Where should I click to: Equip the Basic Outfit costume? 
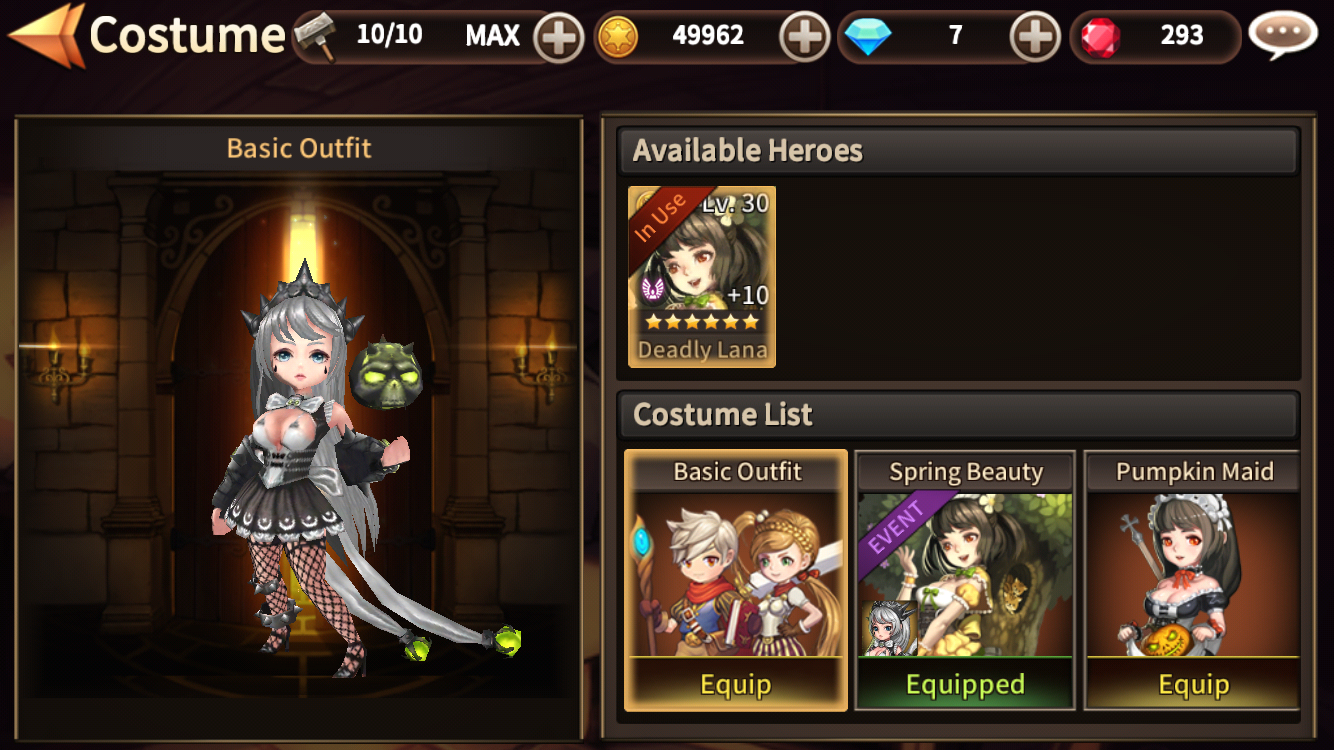(x=736, y=685)
